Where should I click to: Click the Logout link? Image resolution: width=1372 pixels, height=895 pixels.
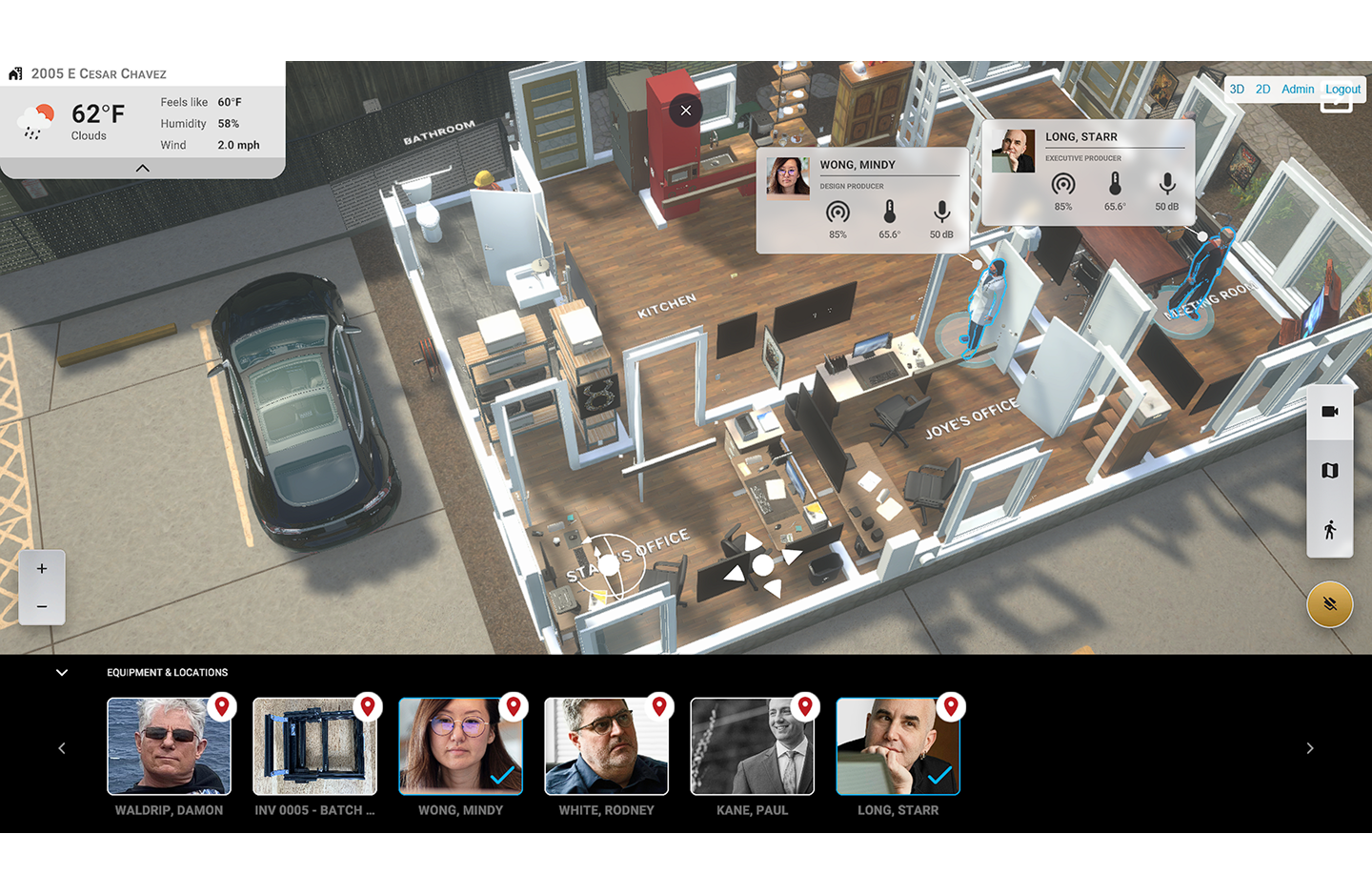[1342, 89]
